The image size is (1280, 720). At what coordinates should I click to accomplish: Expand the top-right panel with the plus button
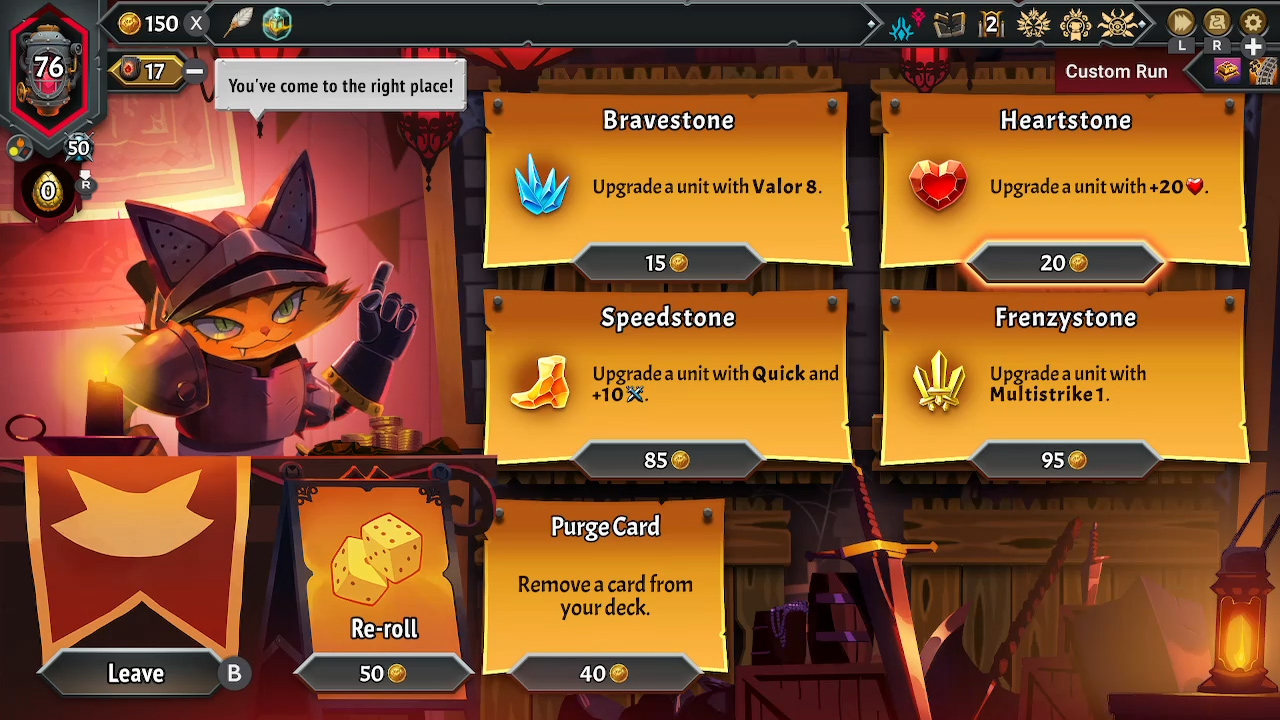[1253, 47]
